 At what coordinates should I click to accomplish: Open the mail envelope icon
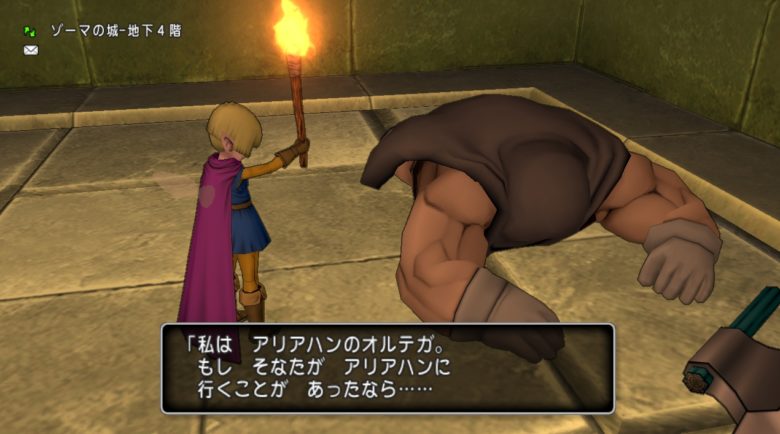[31, 50]
